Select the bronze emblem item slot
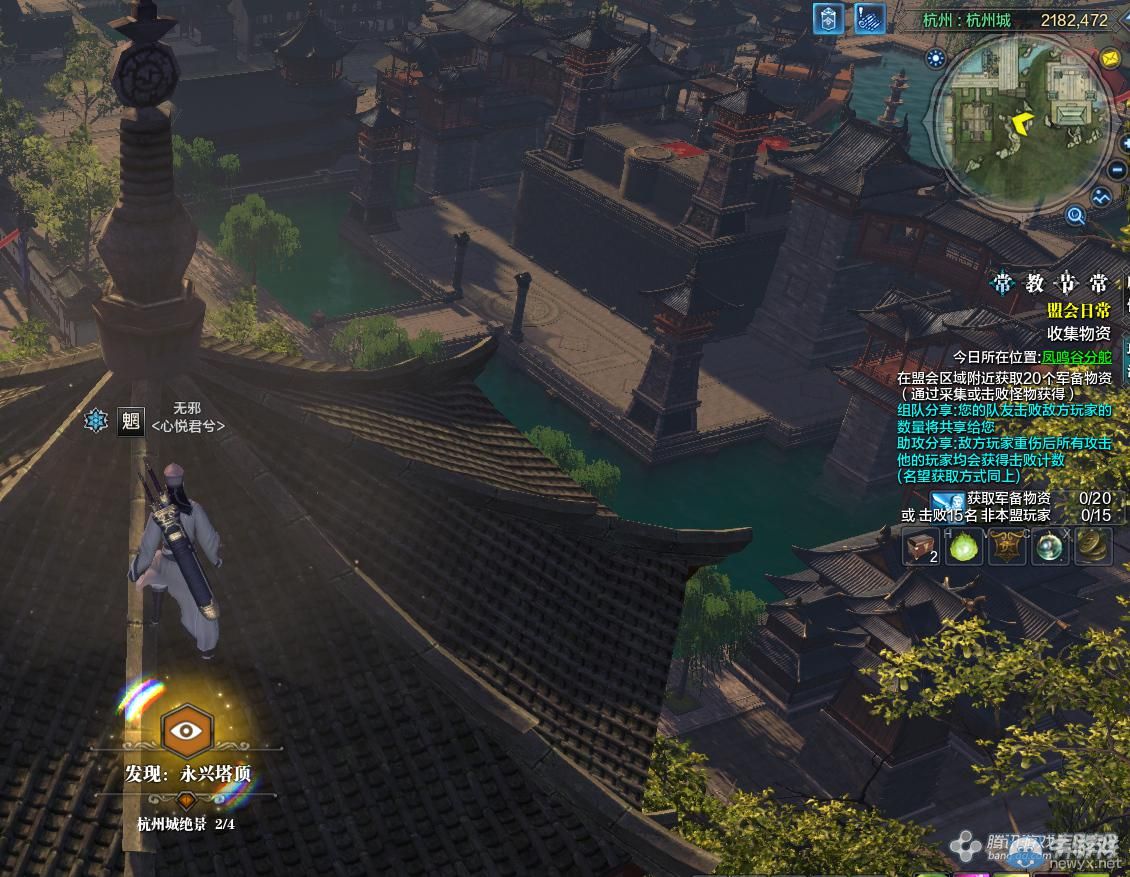The width and height of the screenshot is (1130, 877). [x=1007, y=547]
